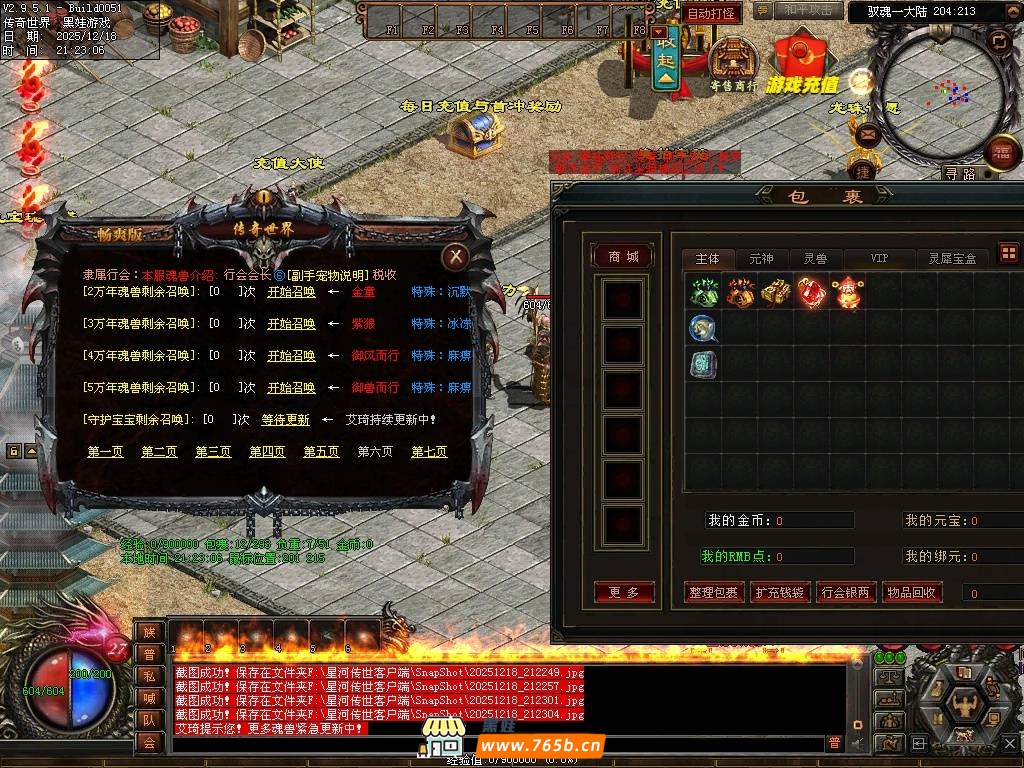The width and height of the screenshot is (1024, 768).
Task: Open the 寄售商行 consignment shop icon
Action: tap(734, 60)
